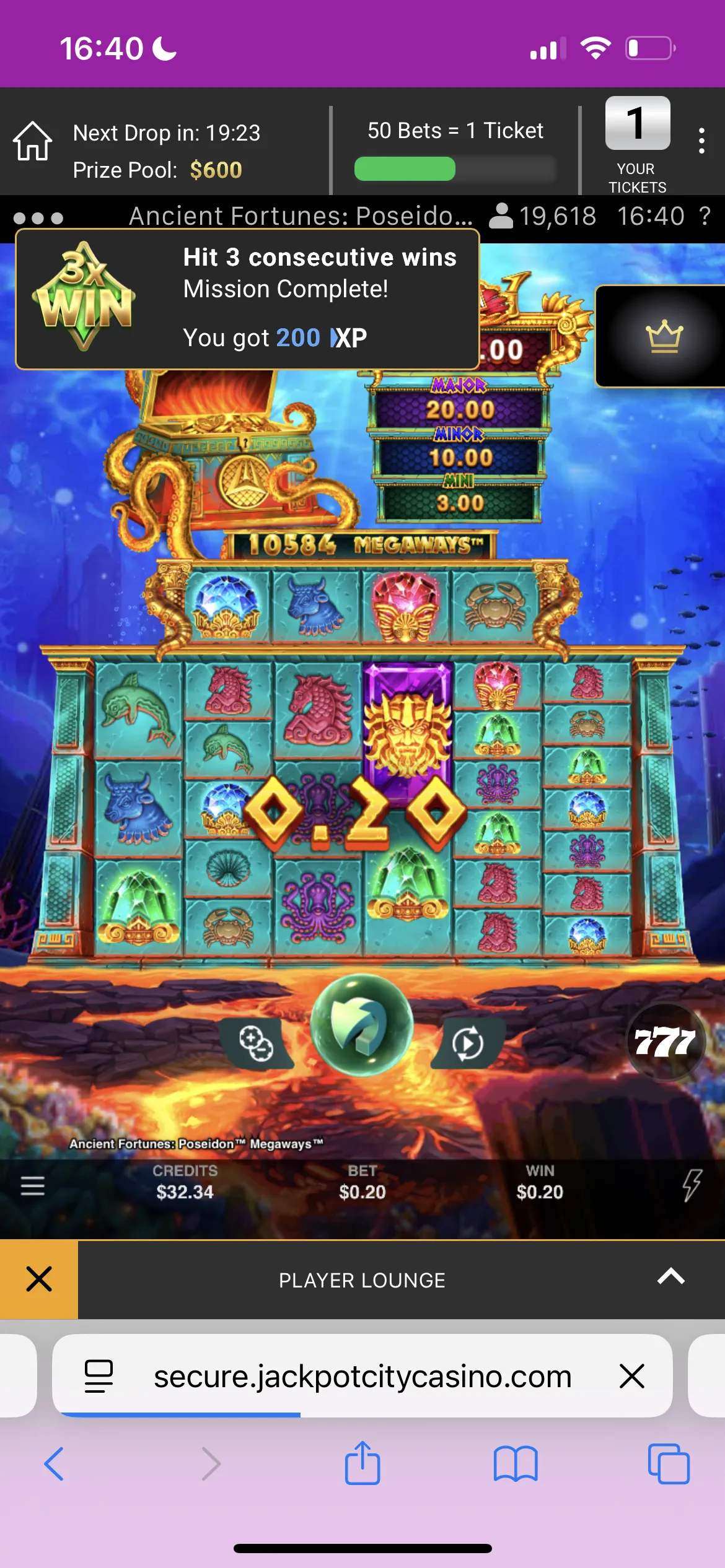The height and width of the screenshot is (1568, 725).
Task: Tap the three white dots menu
Action: click(x=38, y=218)
